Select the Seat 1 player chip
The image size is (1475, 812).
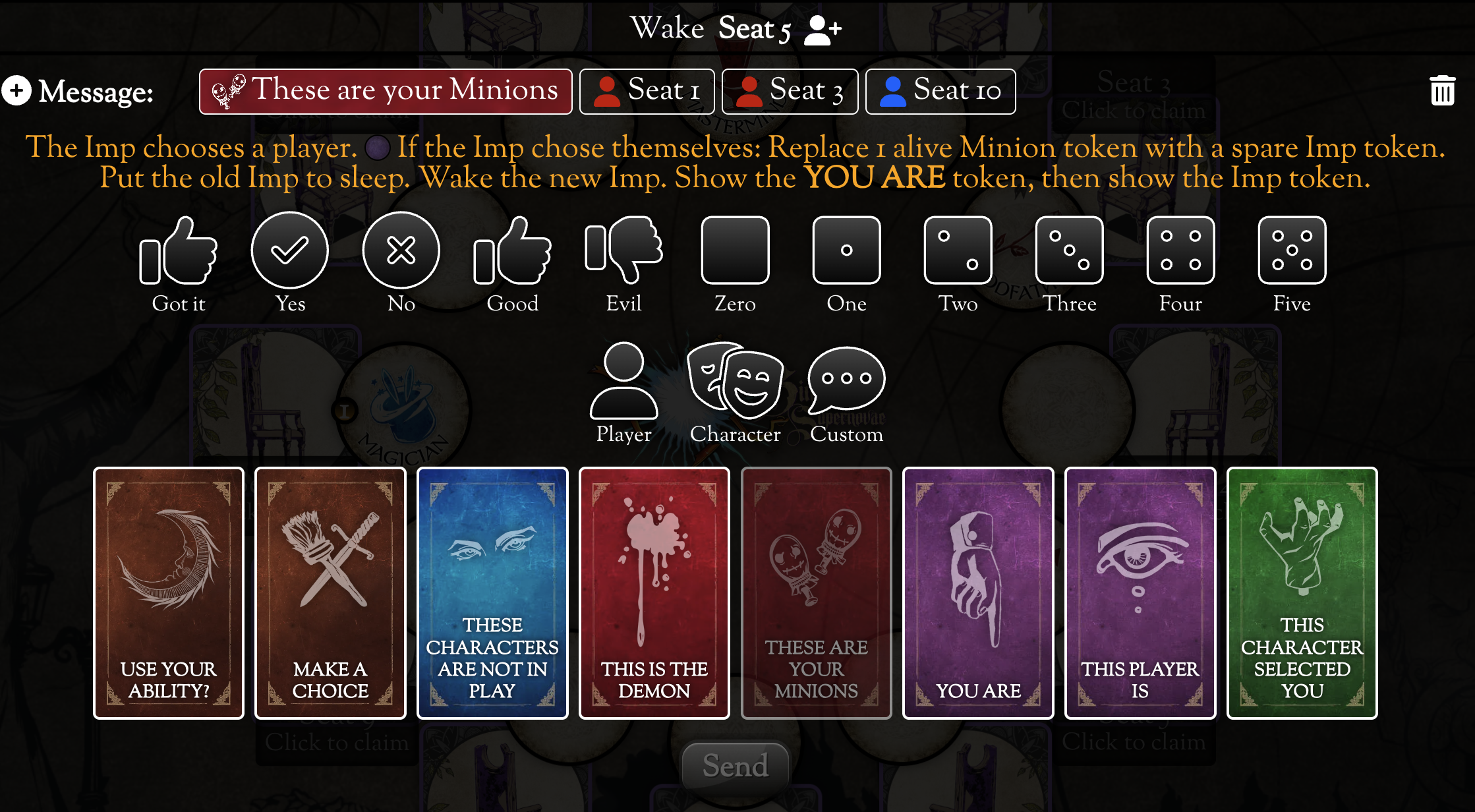tap(647, 91)
